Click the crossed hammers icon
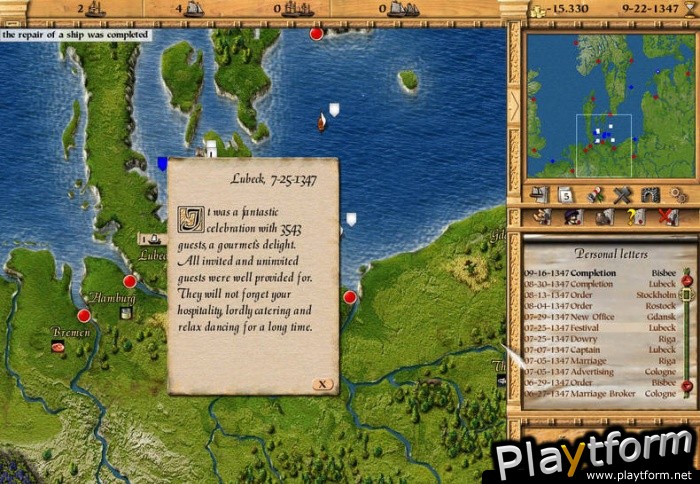The image size is (700, 484). 622,194
